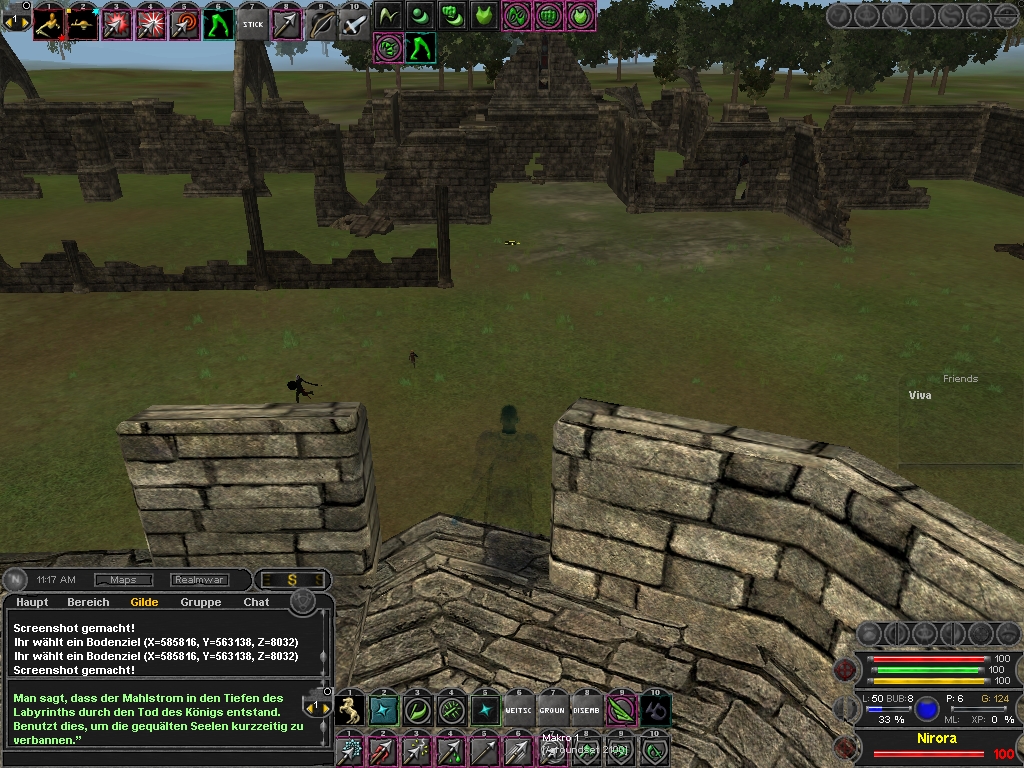This screenshot has width=1024, height=768.
Task: Select the bow icon in top hotbar
Action: point(321,24)
